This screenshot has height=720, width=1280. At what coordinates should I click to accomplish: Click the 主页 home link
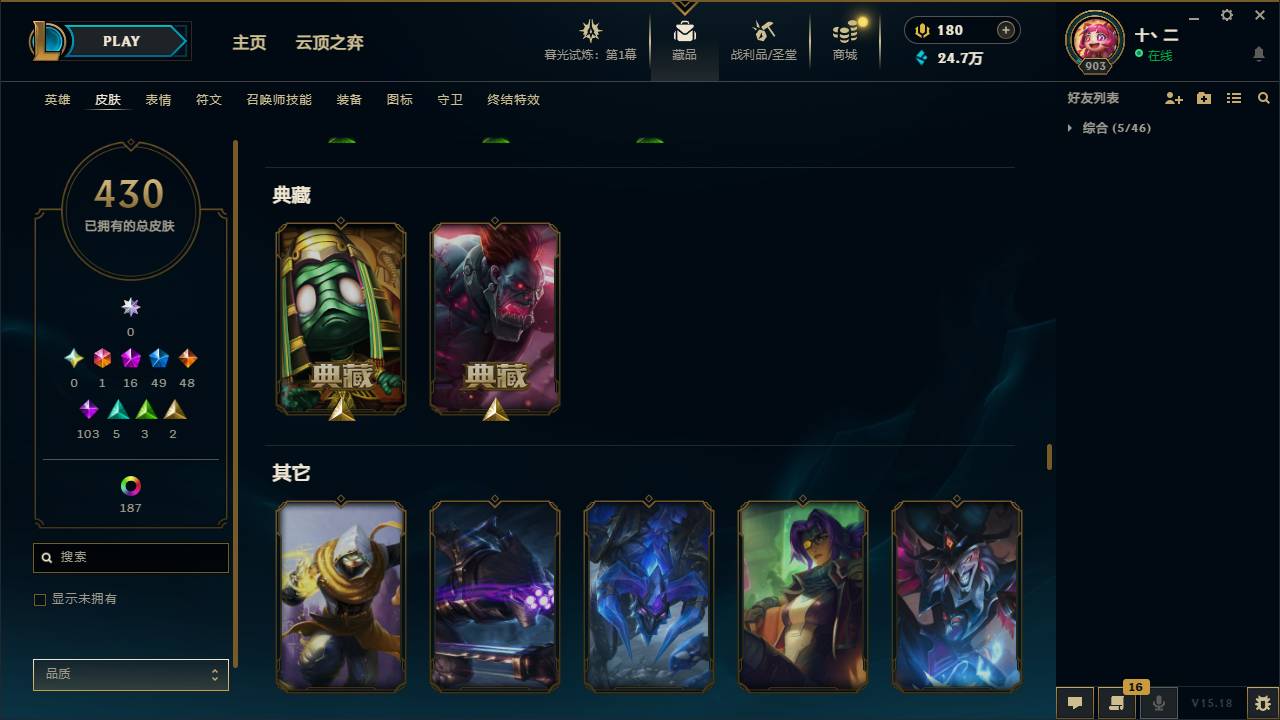click(x=249, y=43)
